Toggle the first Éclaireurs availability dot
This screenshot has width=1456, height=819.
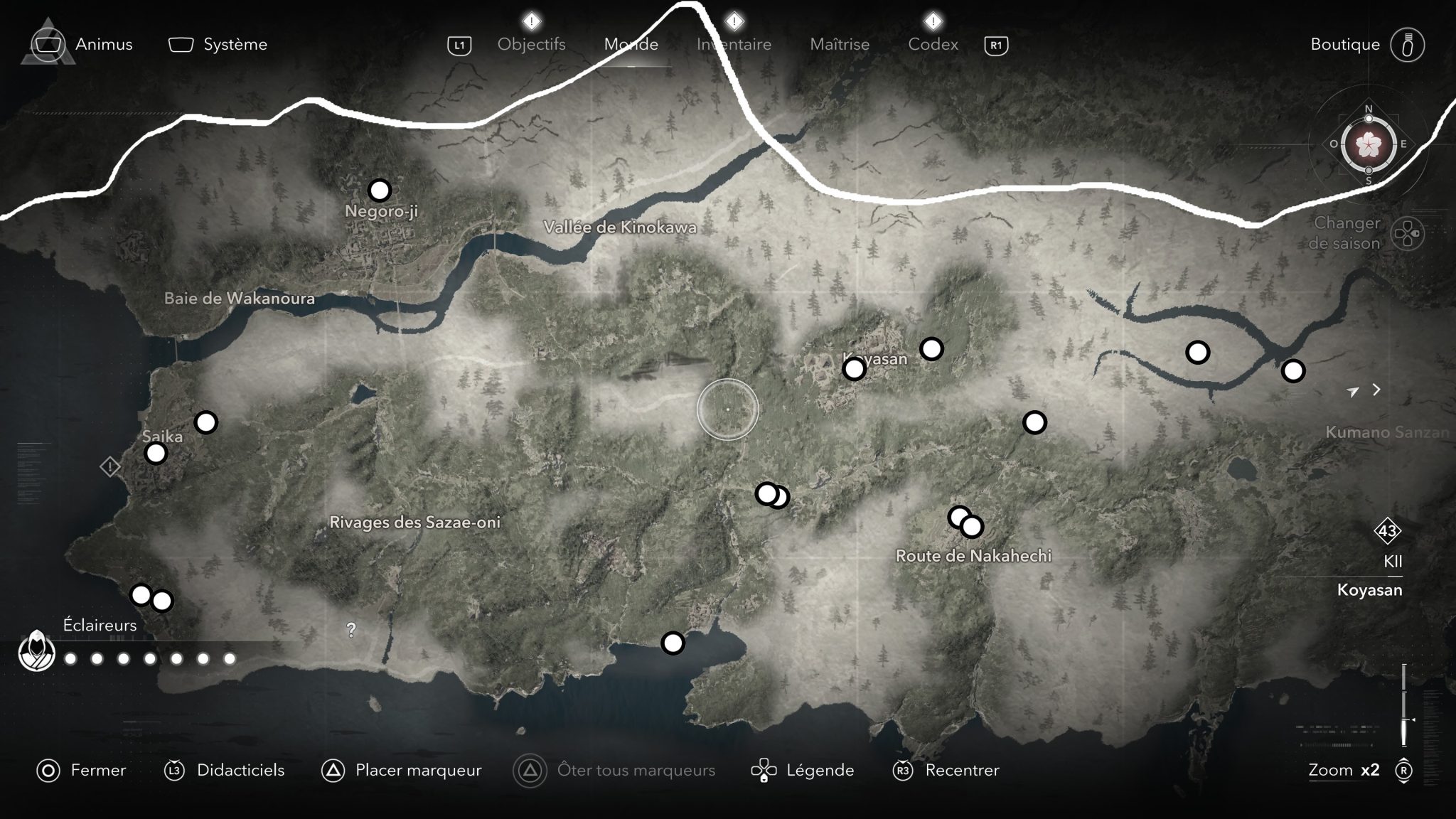pos(69,660)
